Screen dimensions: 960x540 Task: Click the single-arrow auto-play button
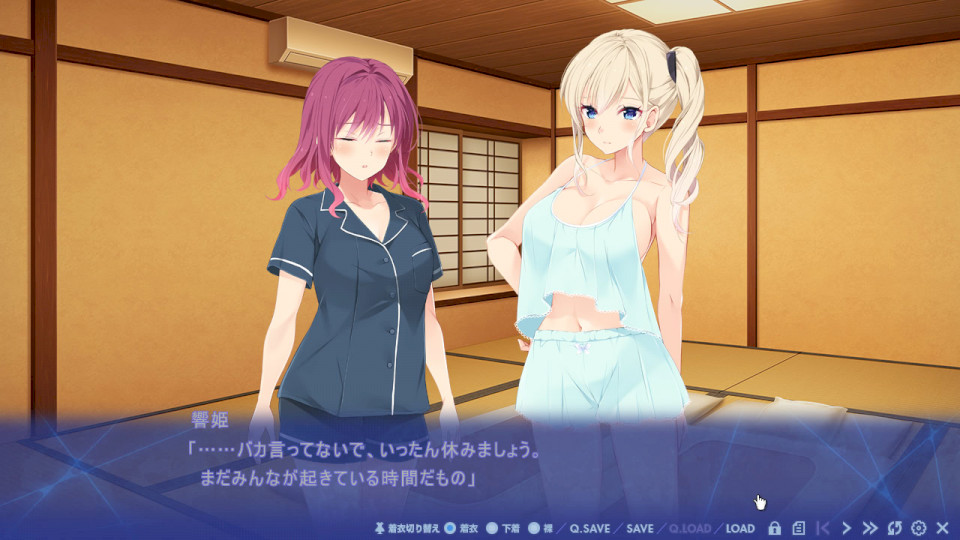click(847, 528)
